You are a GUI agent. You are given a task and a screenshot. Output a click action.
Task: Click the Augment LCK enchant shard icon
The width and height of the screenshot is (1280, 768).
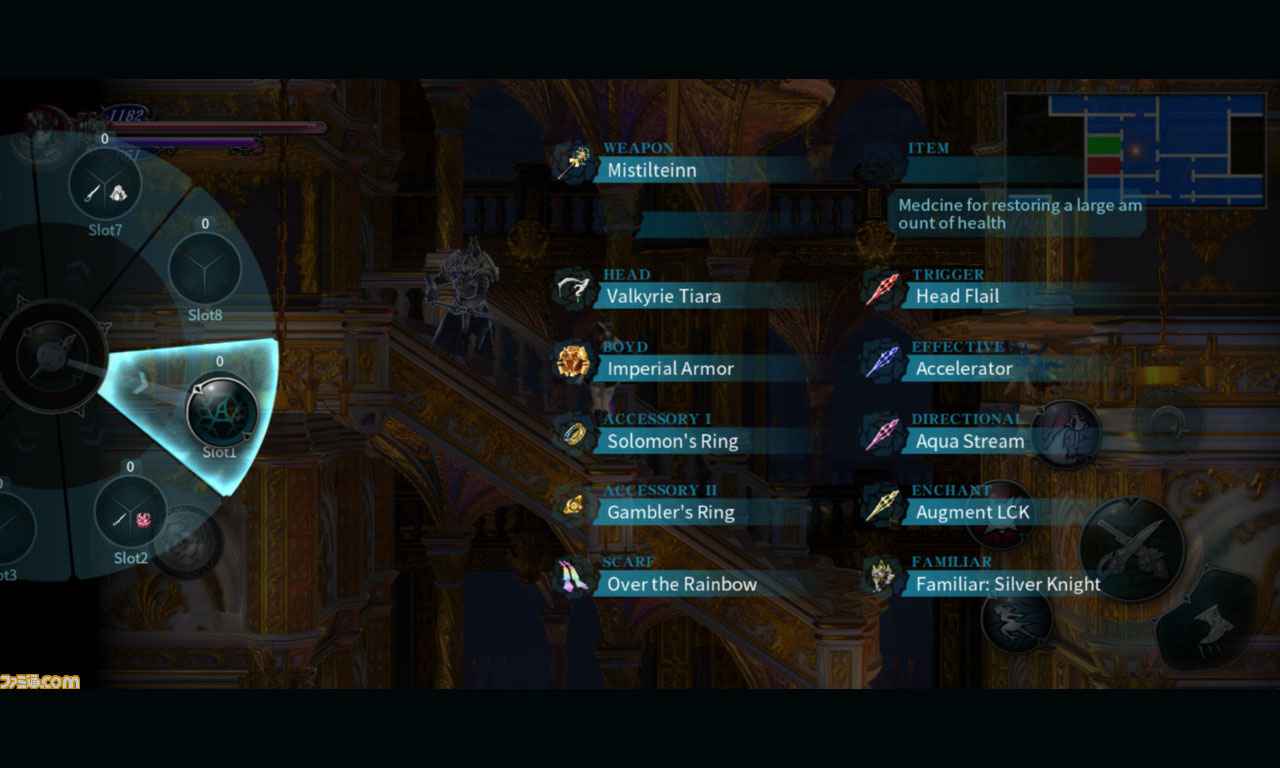pos(882,502)
